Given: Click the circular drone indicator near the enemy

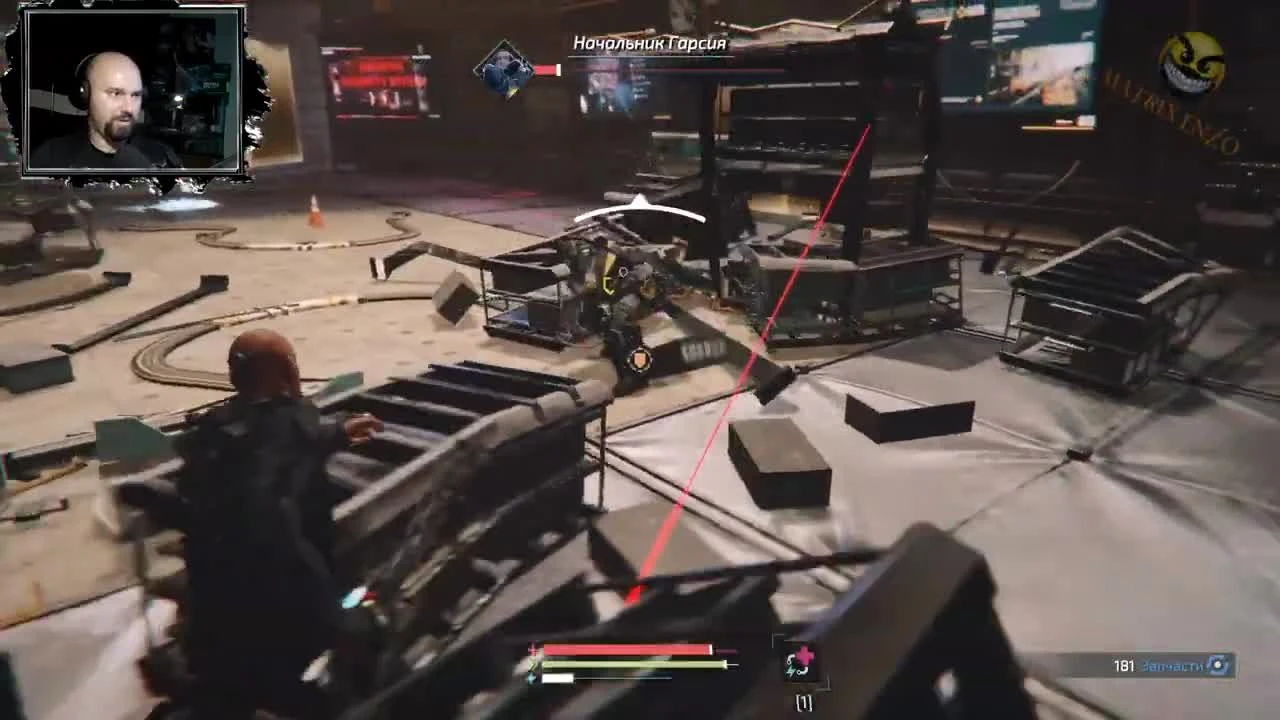Looking at the screenshot, I should tap(642, 360).
